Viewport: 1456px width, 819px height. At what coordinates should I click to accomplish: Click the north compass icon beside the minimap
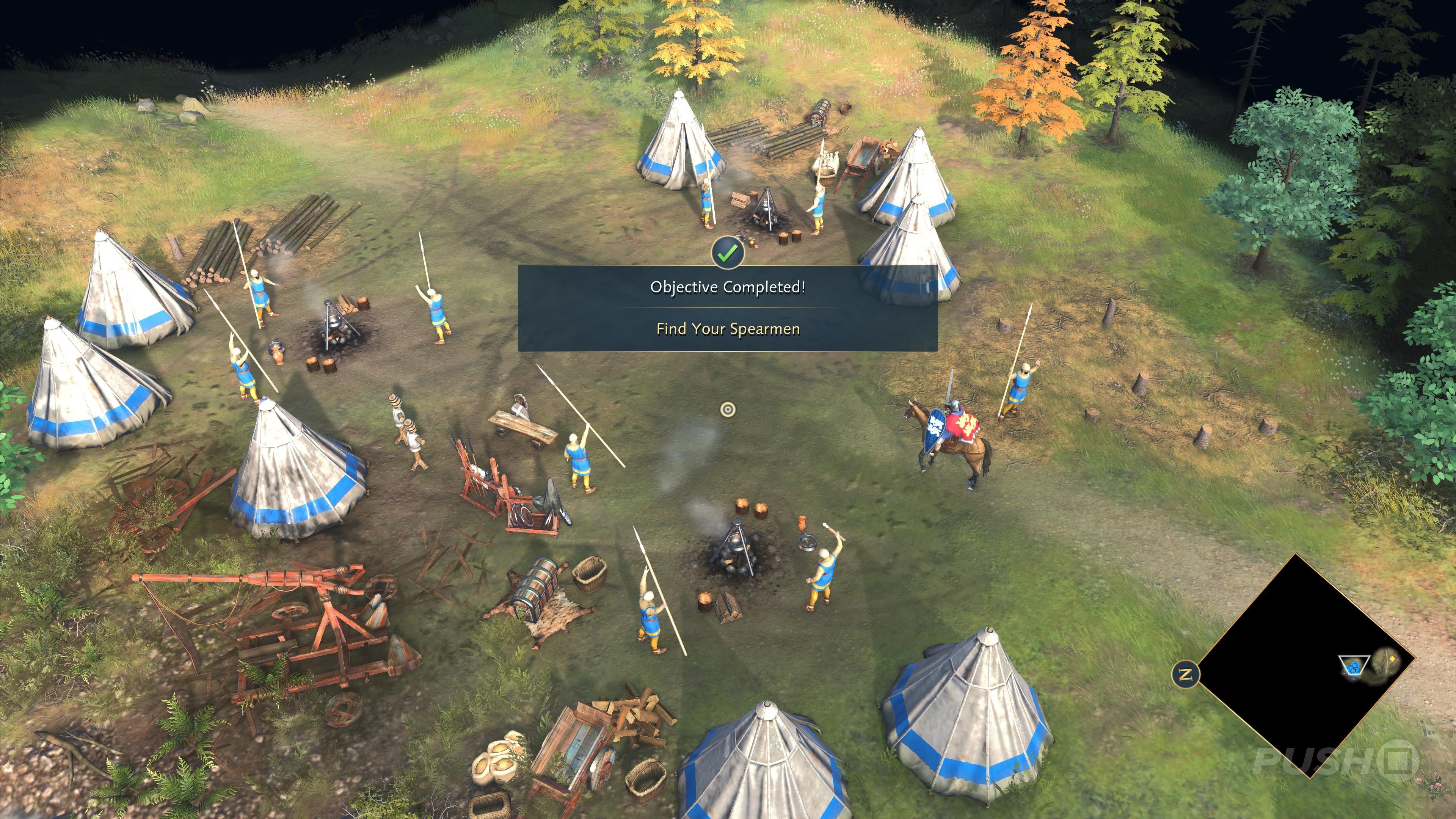[x=1186, y=674]
